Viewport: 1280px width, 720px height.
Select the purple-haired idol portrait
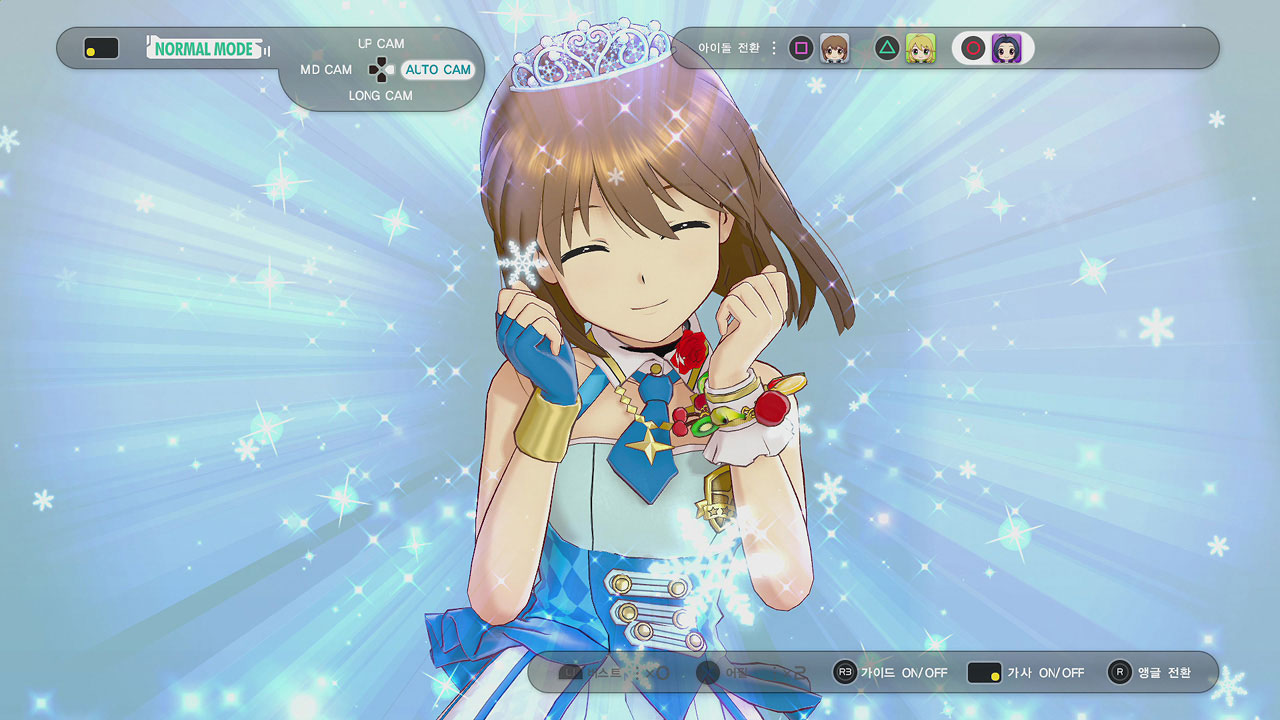1006,48
